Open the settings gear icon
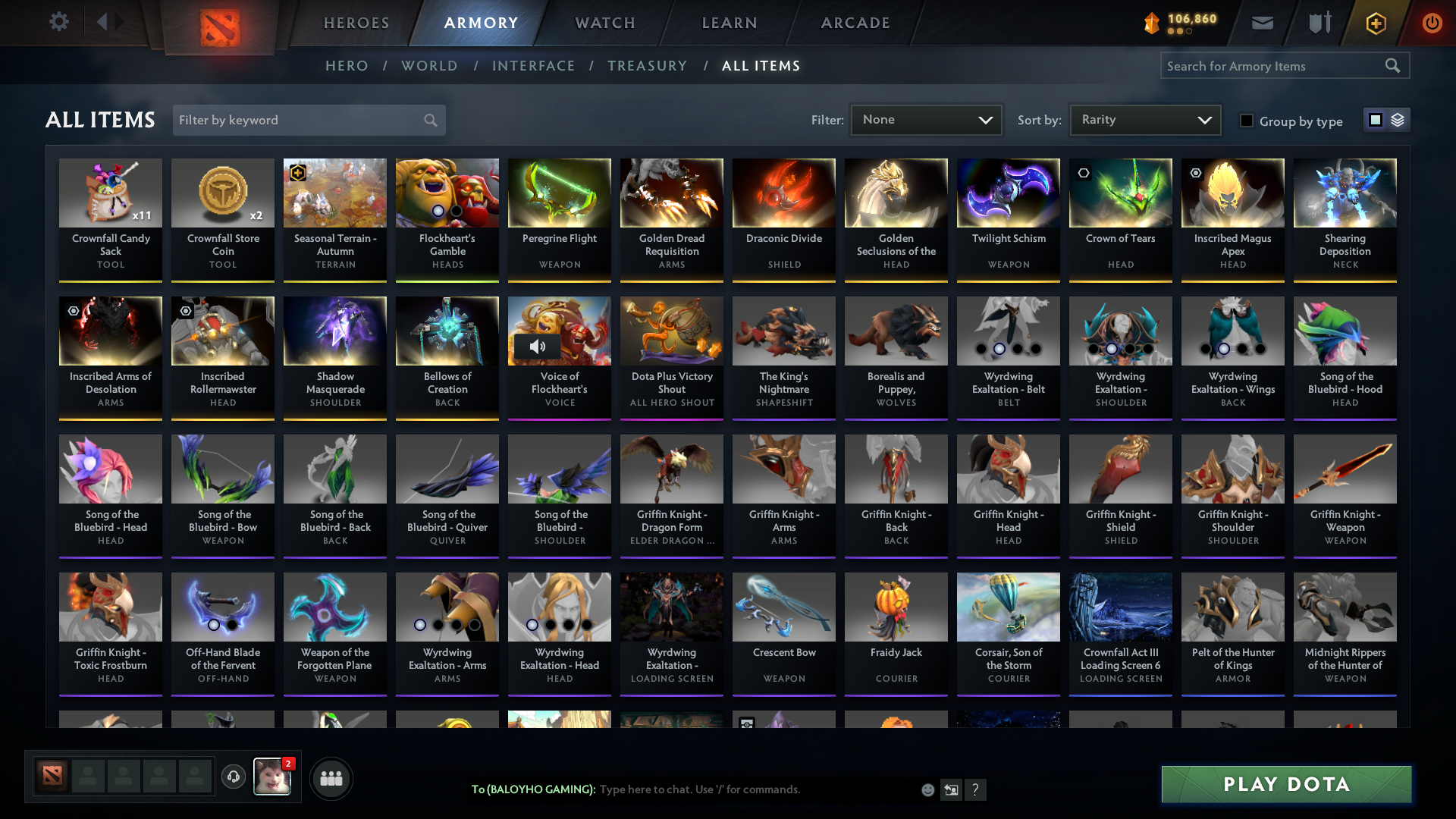 click(x=58, y=22)
